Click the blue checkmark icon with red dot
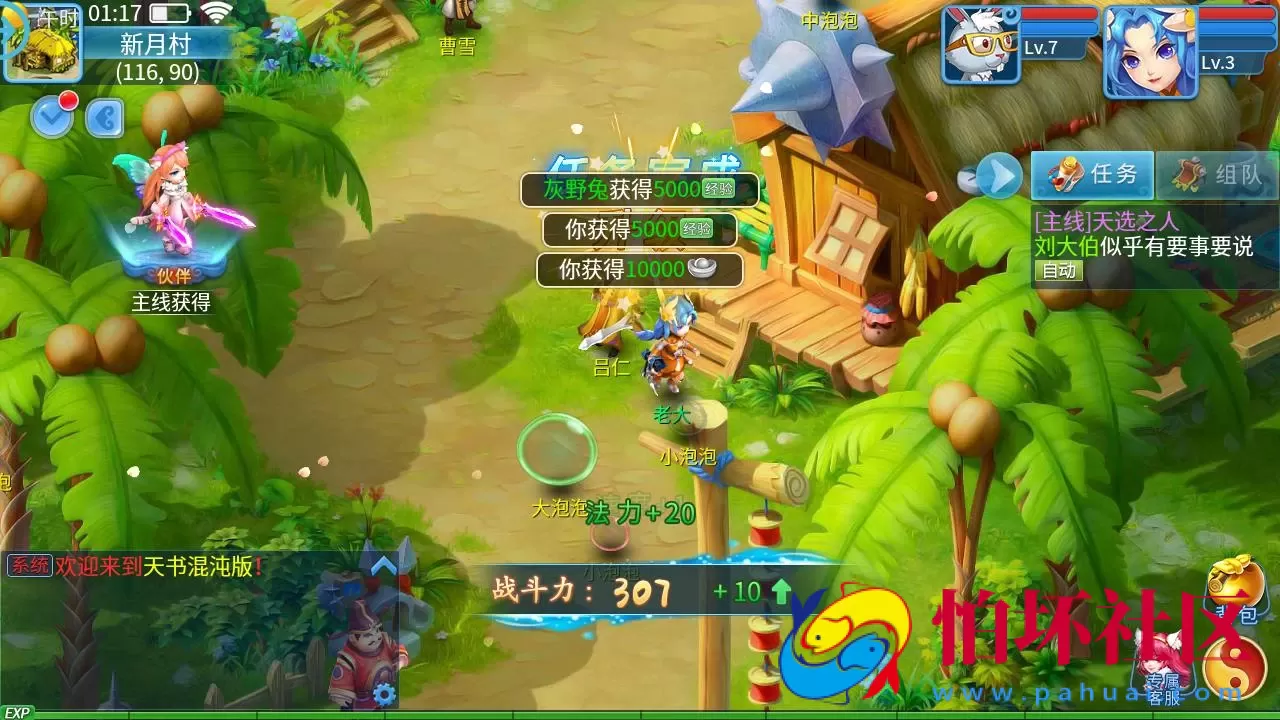The height and width of the screenshot is (720, 1280). pos(52,115)
